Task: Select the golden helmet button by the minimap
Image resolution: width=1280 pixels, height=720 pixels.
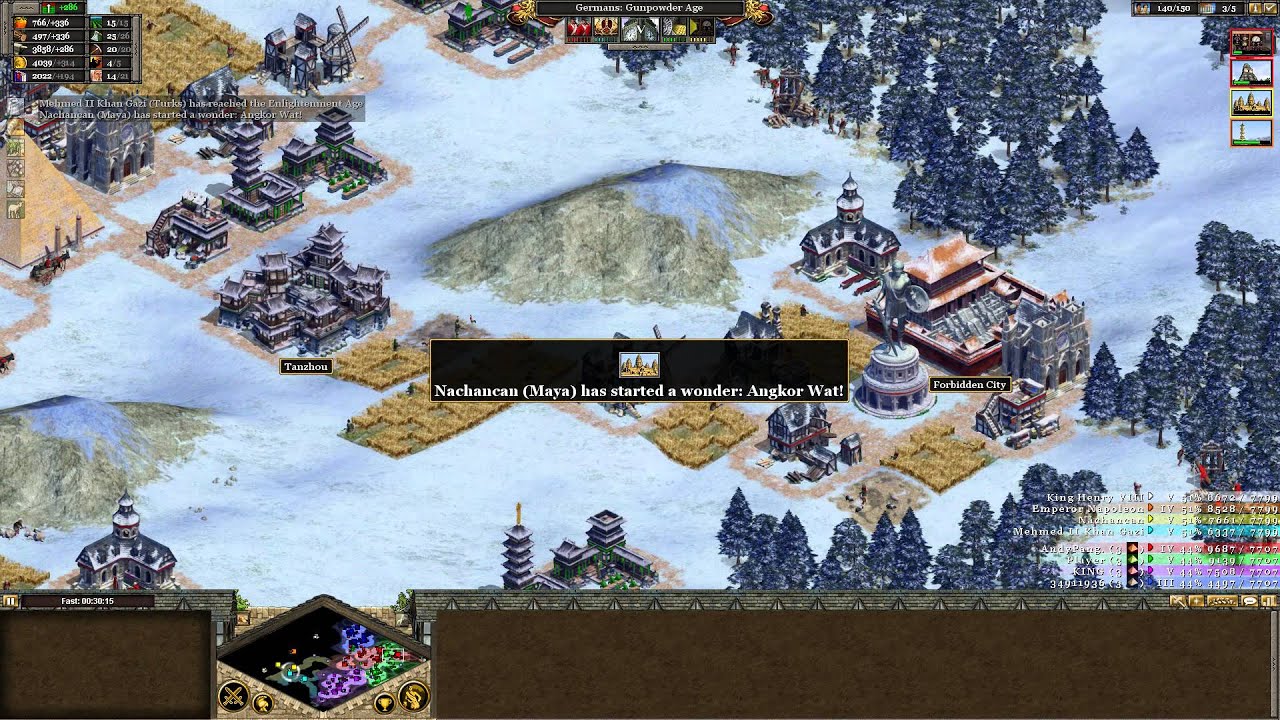Action: coord(262,704)
